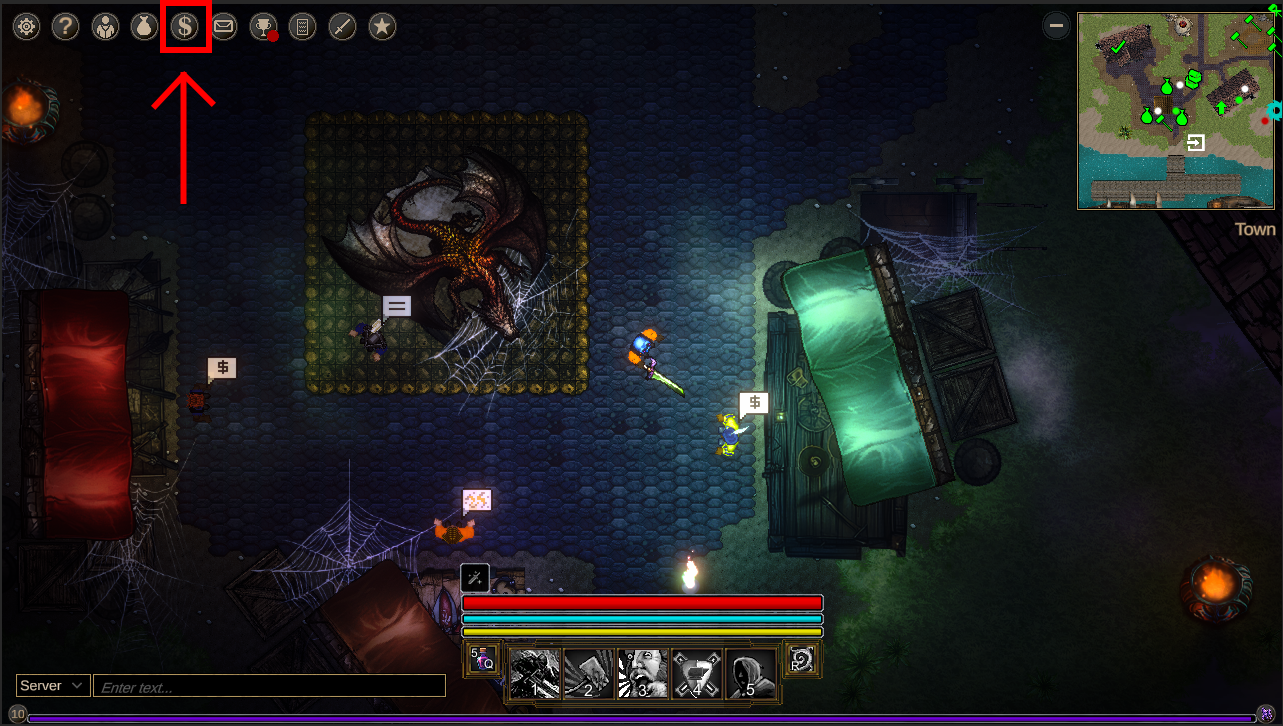Click the magic wand icon above health bar

point(475,577)
